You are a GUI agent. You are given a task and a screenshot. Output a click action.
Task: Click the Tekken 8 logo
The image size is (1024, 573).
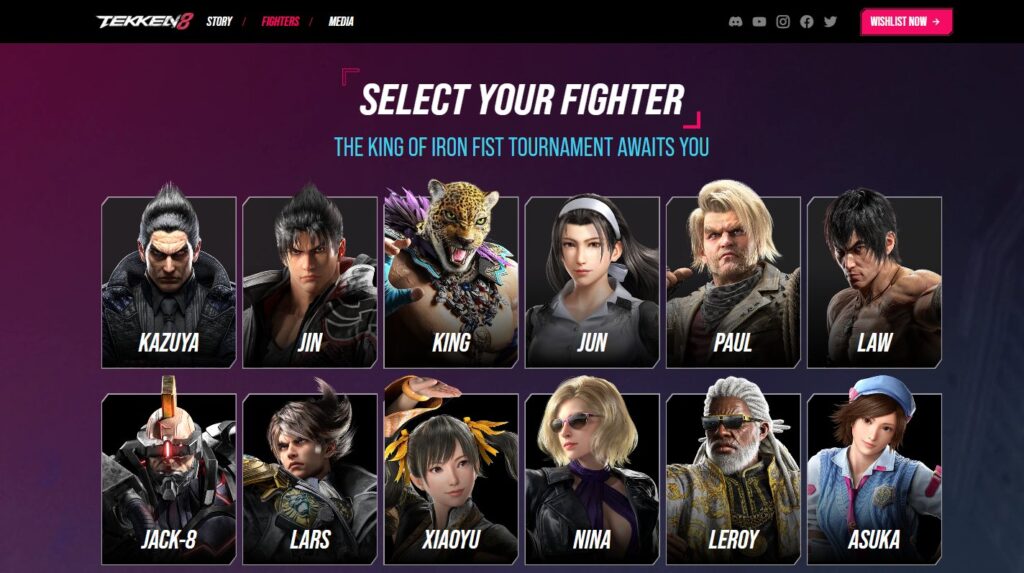(144, 21)
